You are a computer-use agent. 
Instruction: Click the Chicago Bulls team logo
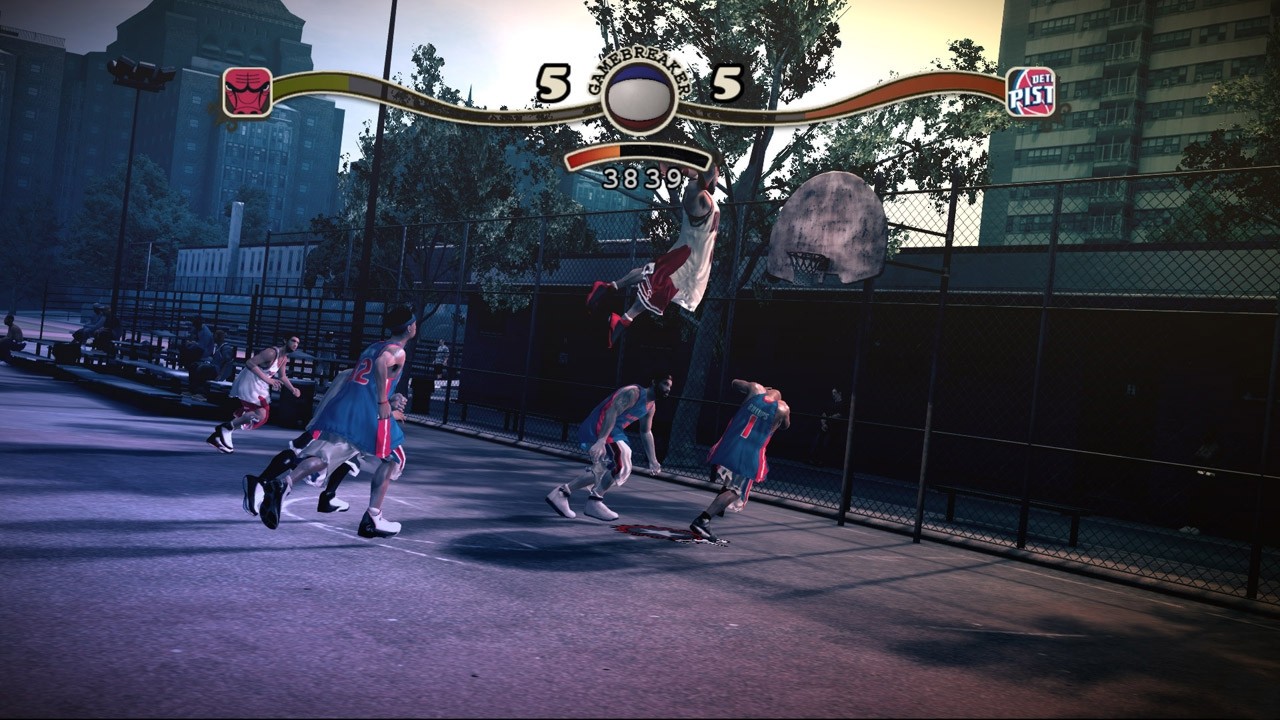[247, 93]
